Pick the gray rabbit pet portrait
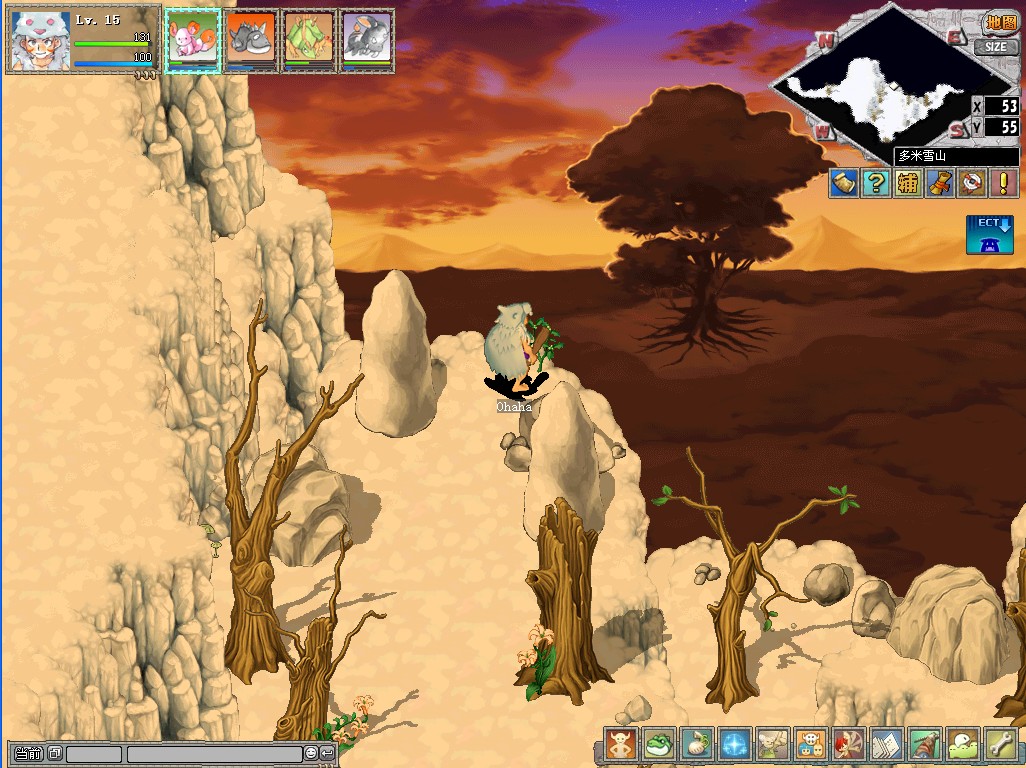The width and height of the screenshot is (1026, 768). click(x=366, y=40)
